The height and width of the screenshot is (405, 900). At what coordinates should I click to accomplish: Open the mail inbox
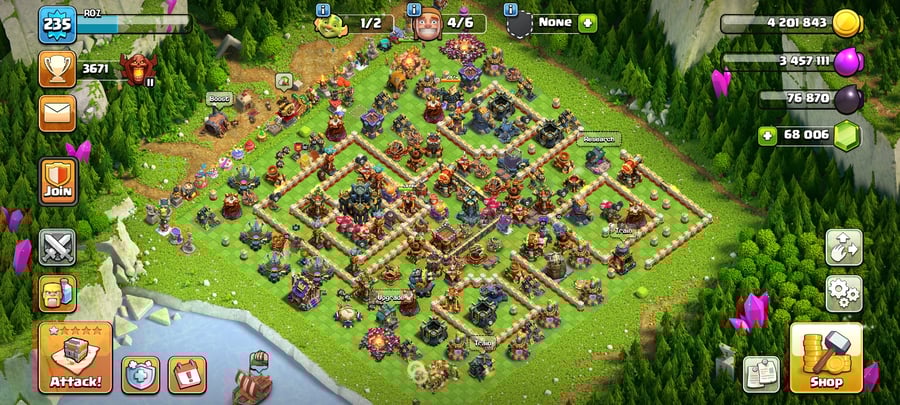click(57, 113)
